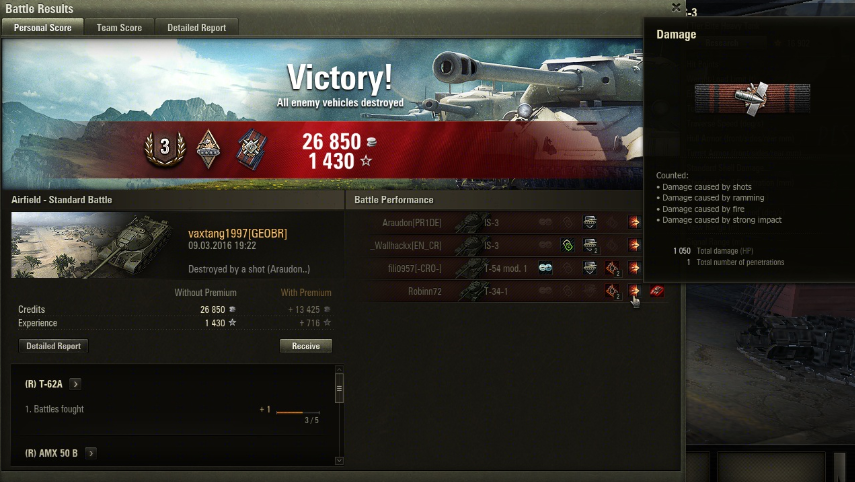Open the Detailed Report tab
Image resolution: width=855 pixels, height=482 pixels.
point(196,28)
